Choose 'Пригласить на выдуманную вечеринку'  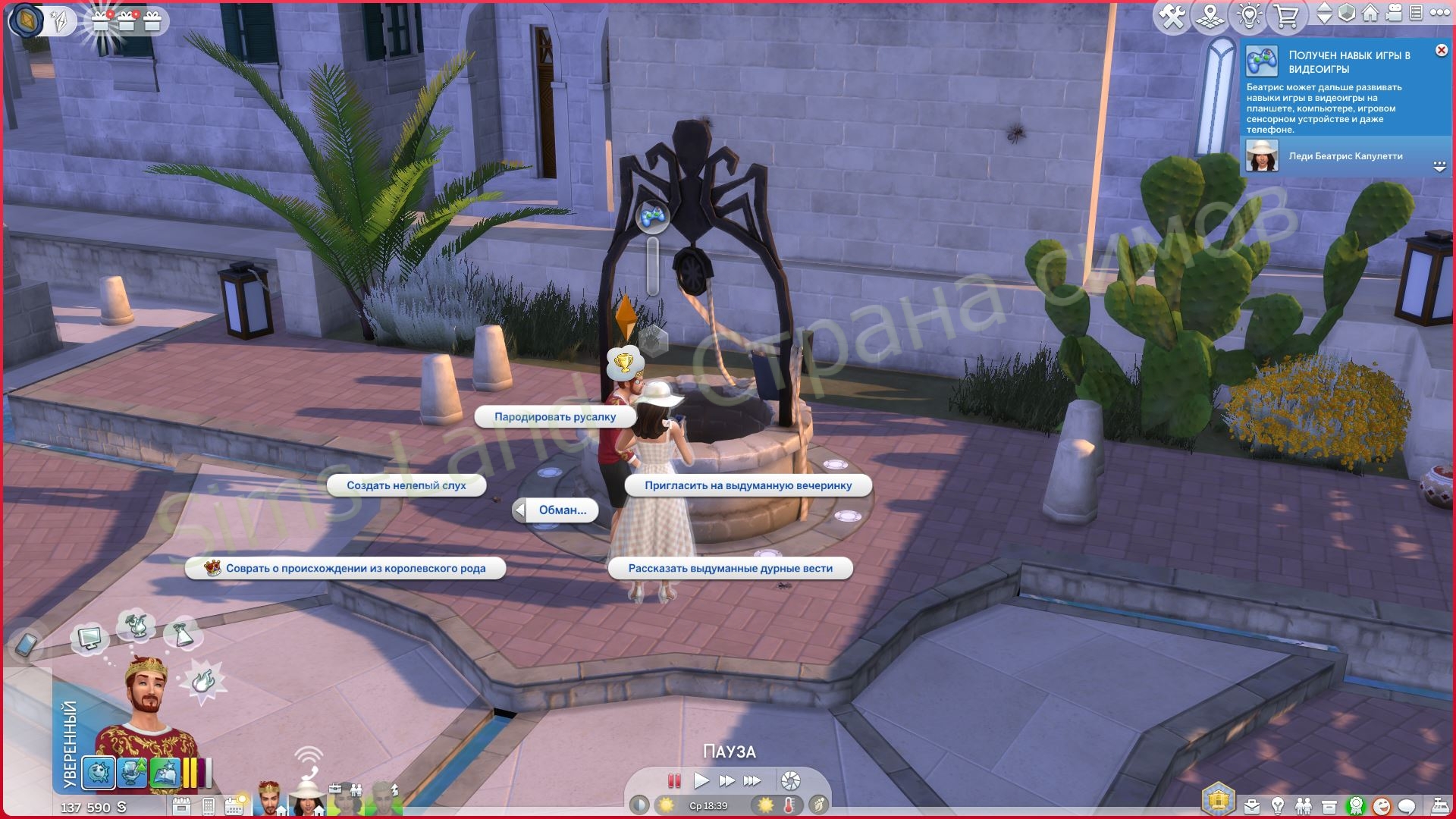748,485
